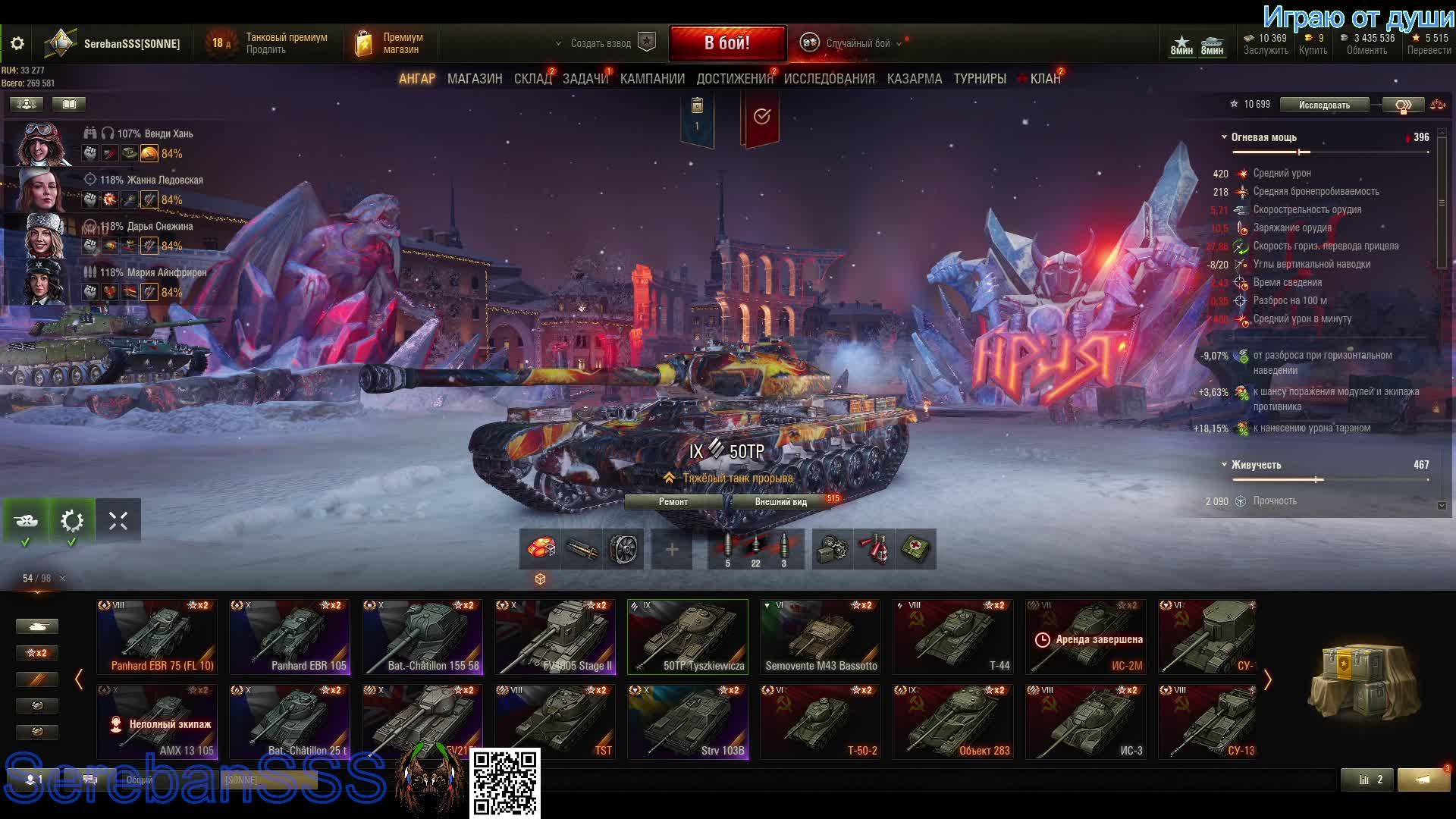The height and width of the screenshot is (819, 1456).
Task: Click the Исследовать button
Action: [1324, 105]
